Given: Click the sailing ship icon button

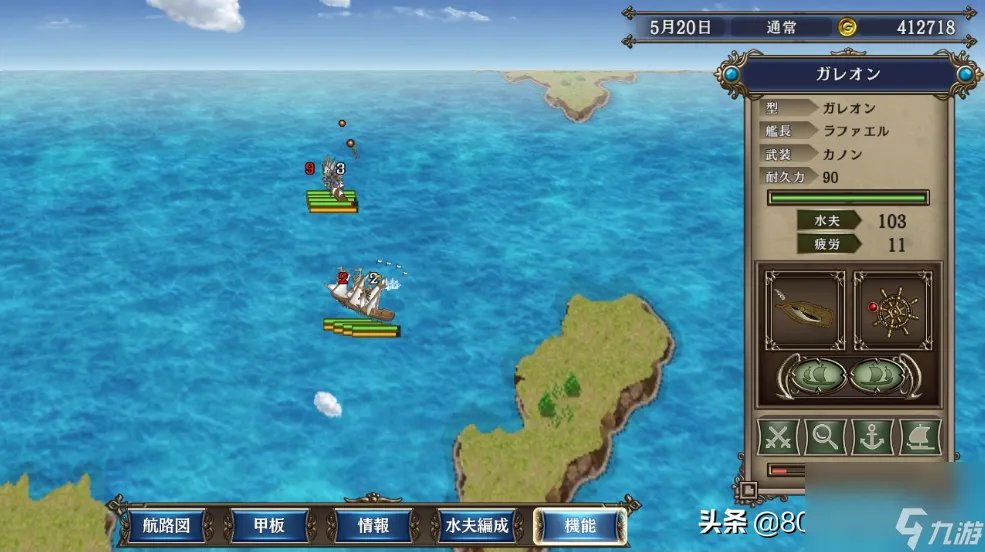Looking at the screenshot, I should 920,437.
